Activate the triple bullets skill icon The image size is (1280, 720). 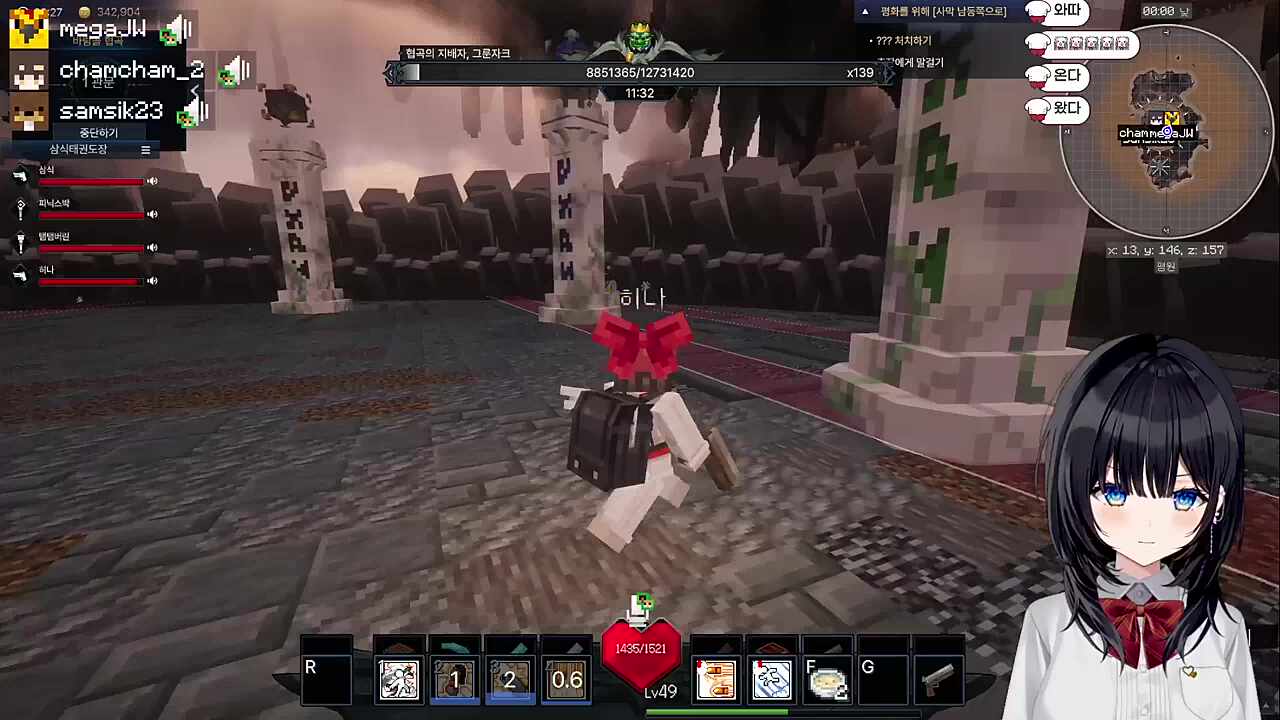tap(715, 680)
